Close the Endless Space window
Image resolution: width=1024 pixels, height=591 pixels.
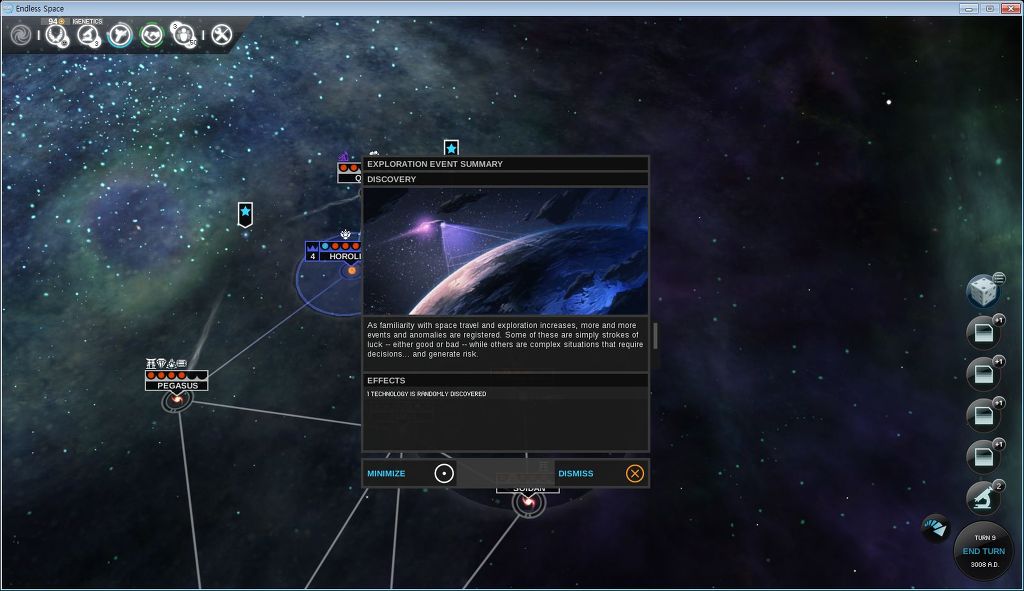1009,8
